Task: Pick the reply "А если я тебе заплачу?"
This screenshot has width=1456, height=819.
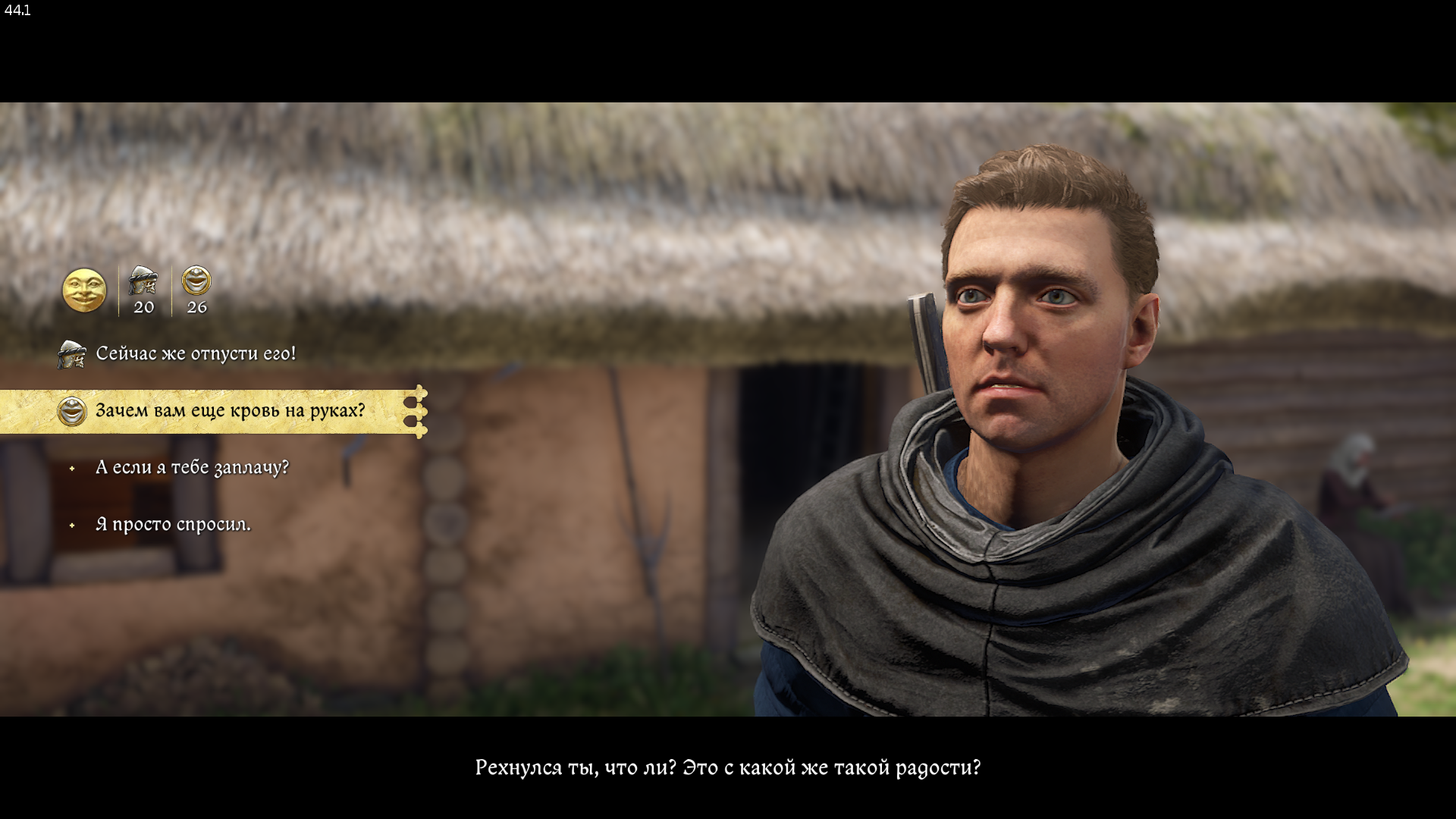Action: 192,468
